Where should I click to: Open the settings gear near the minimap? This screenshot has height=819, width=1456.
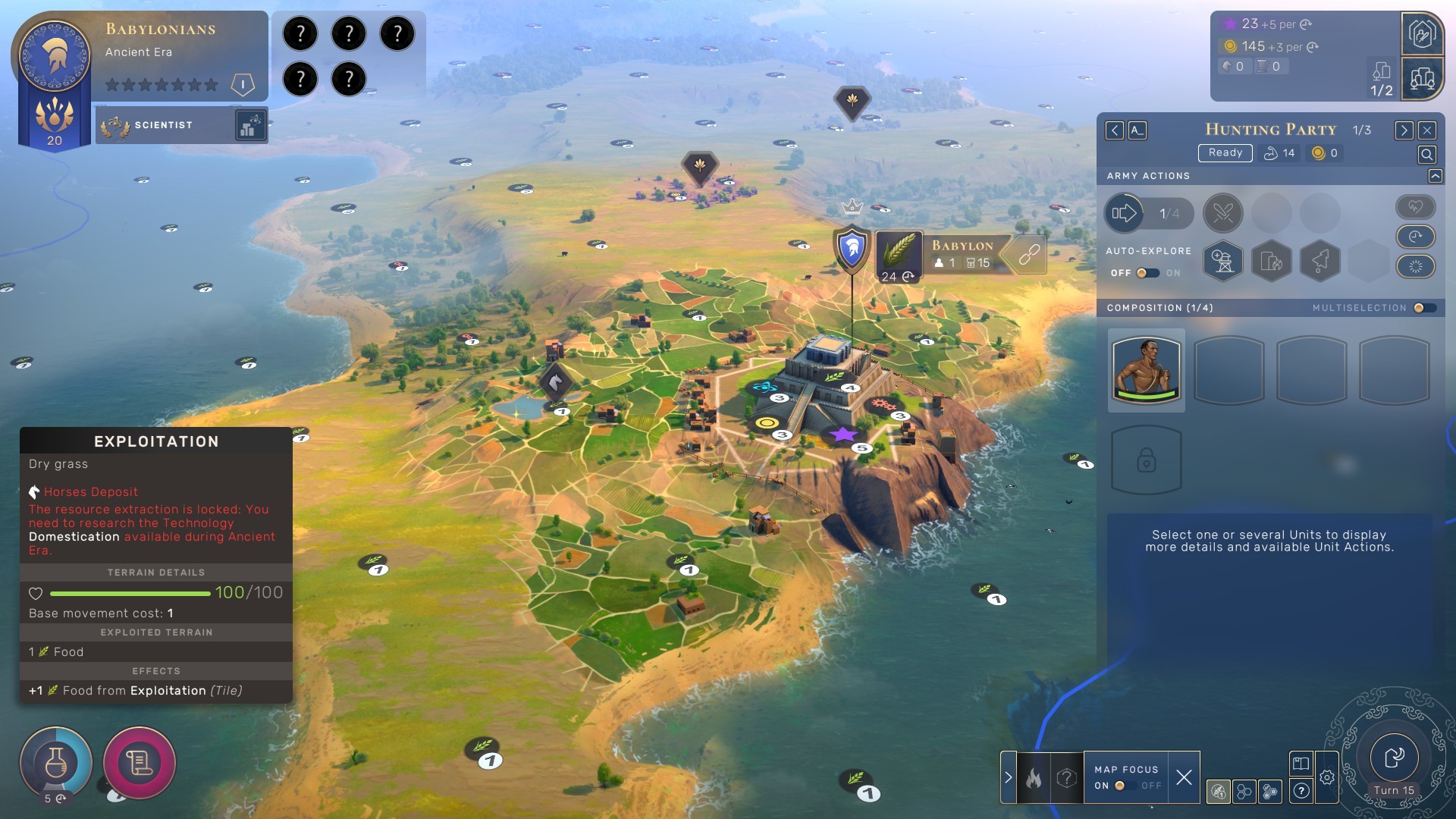1326,777
